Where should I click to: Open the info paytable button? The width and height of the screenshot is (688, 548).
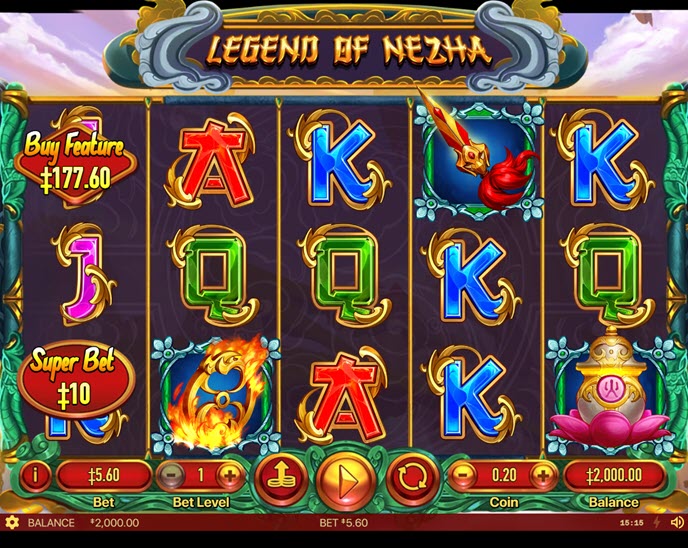tap(34, 475)
